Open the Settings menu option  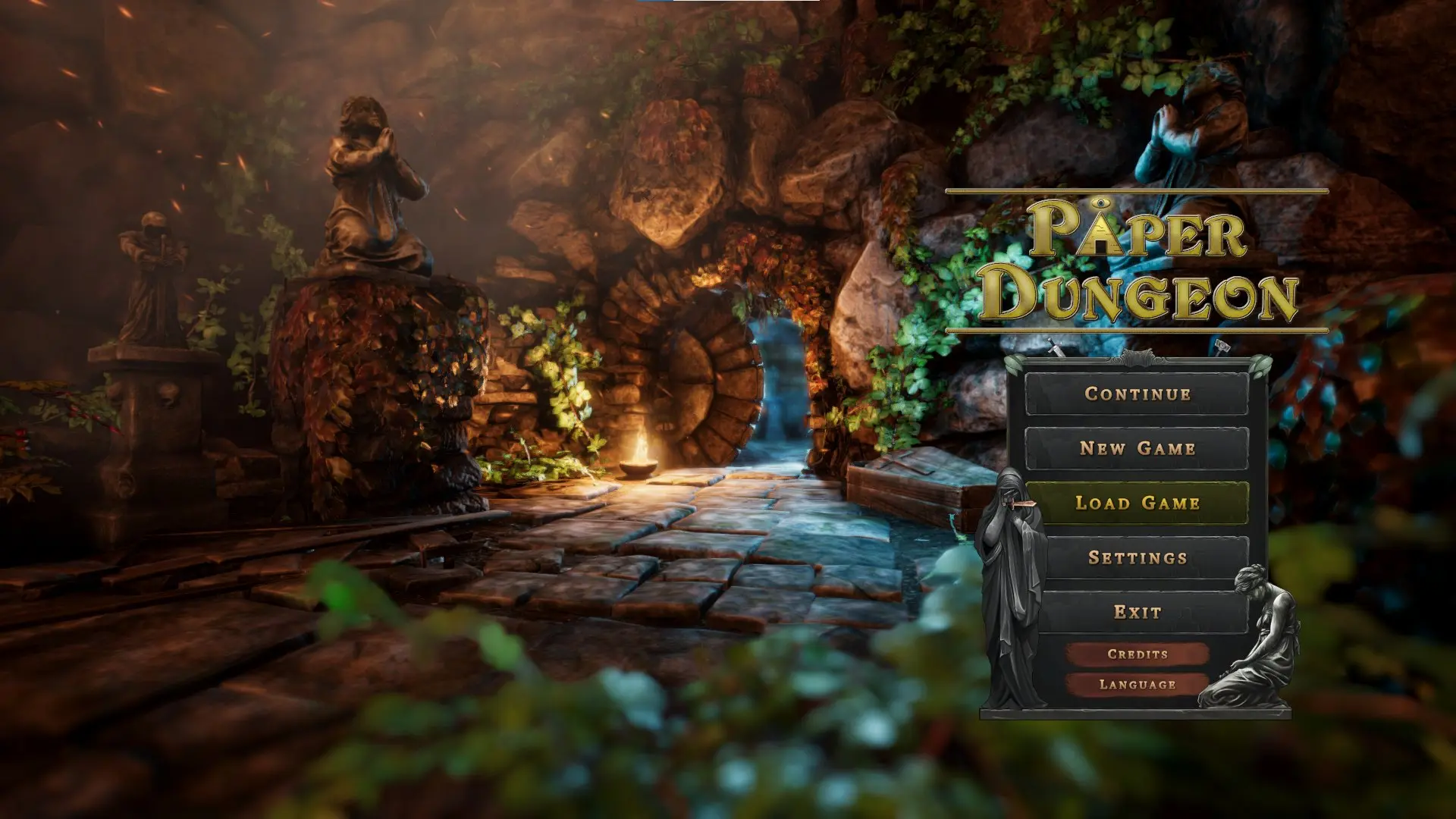pos(1137,556)
